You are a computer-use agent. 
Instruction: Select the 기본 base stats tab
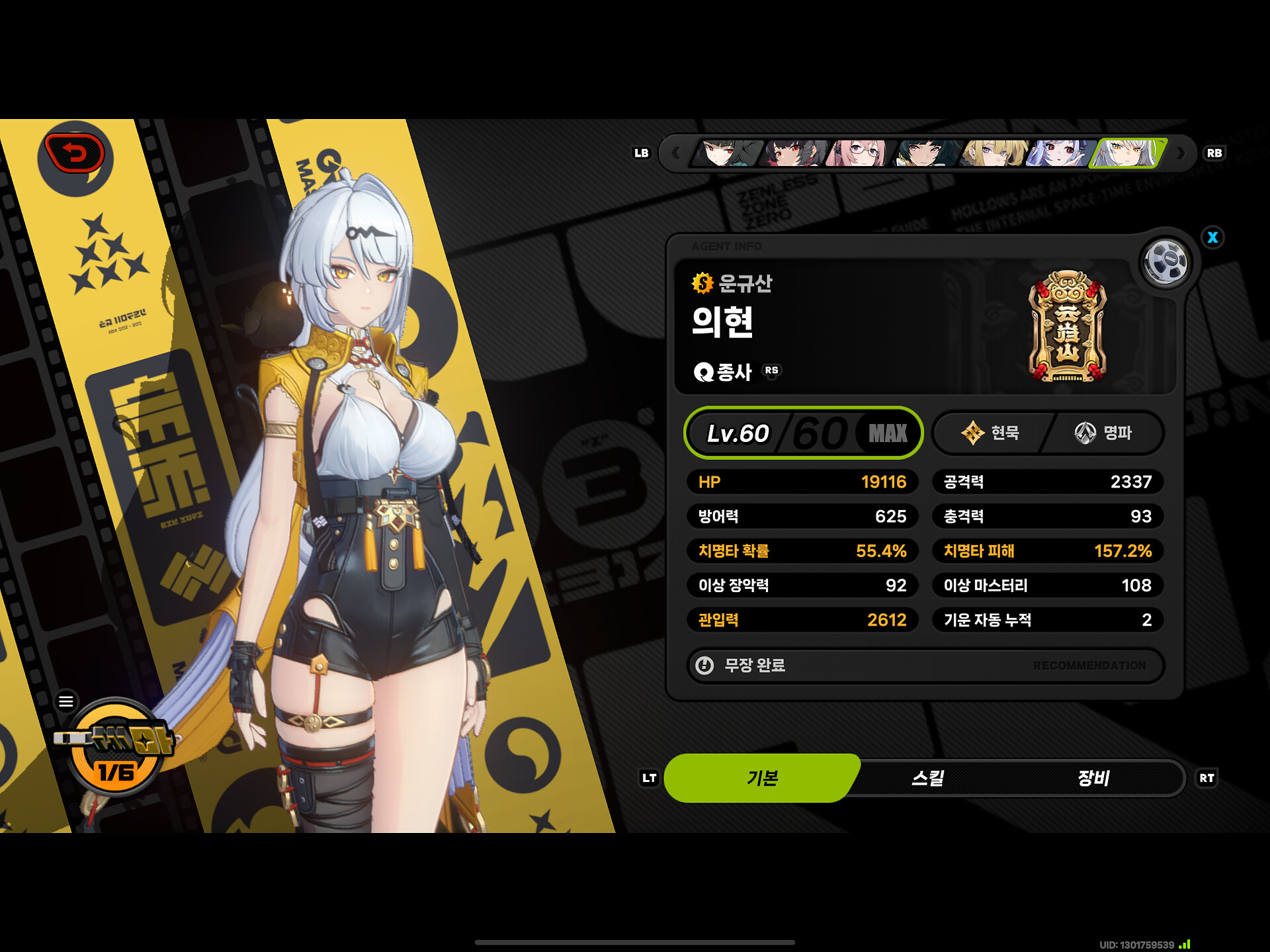click(762, 778)
